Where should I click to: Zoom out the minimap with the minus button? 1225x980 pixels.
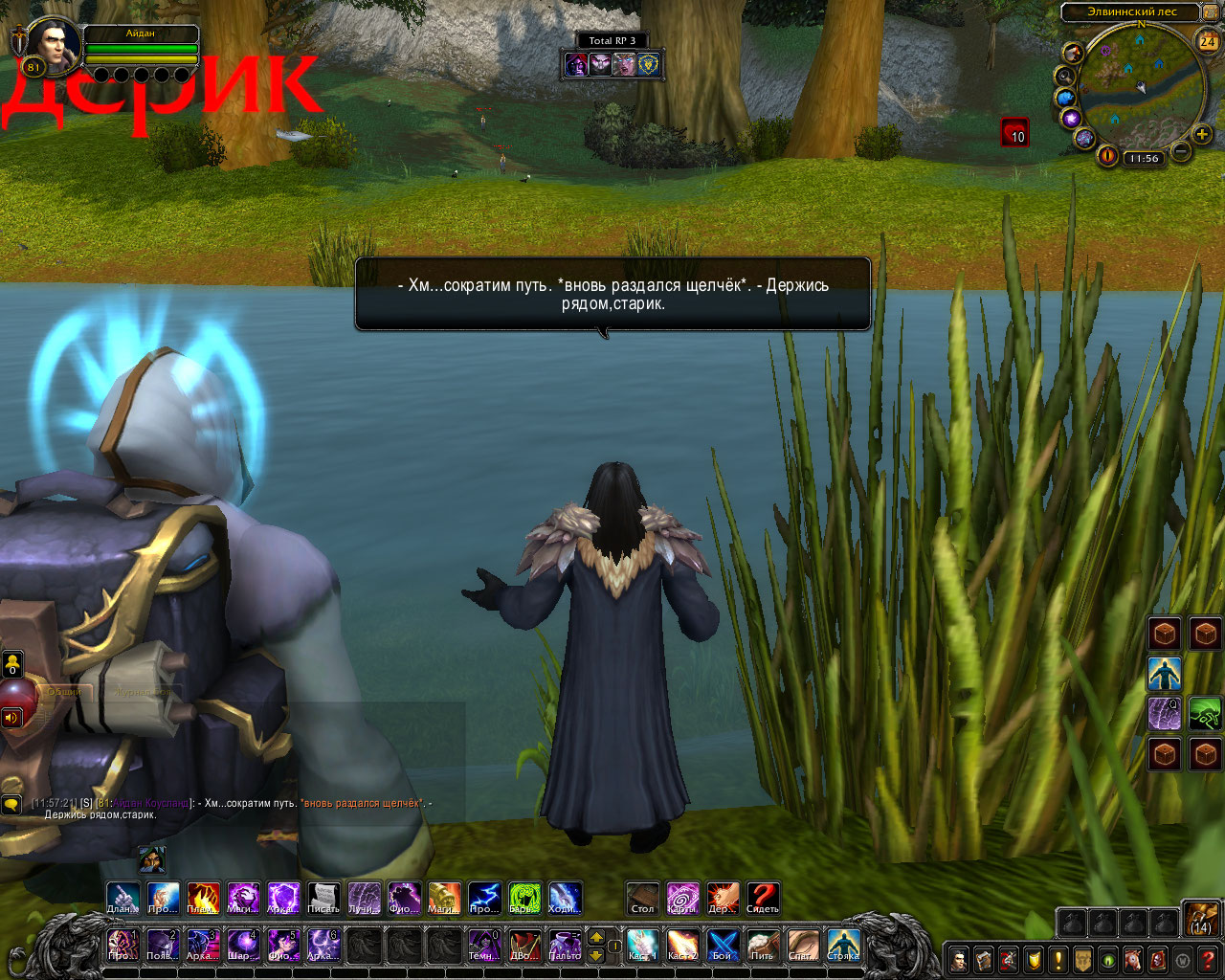click(1181, 151)
